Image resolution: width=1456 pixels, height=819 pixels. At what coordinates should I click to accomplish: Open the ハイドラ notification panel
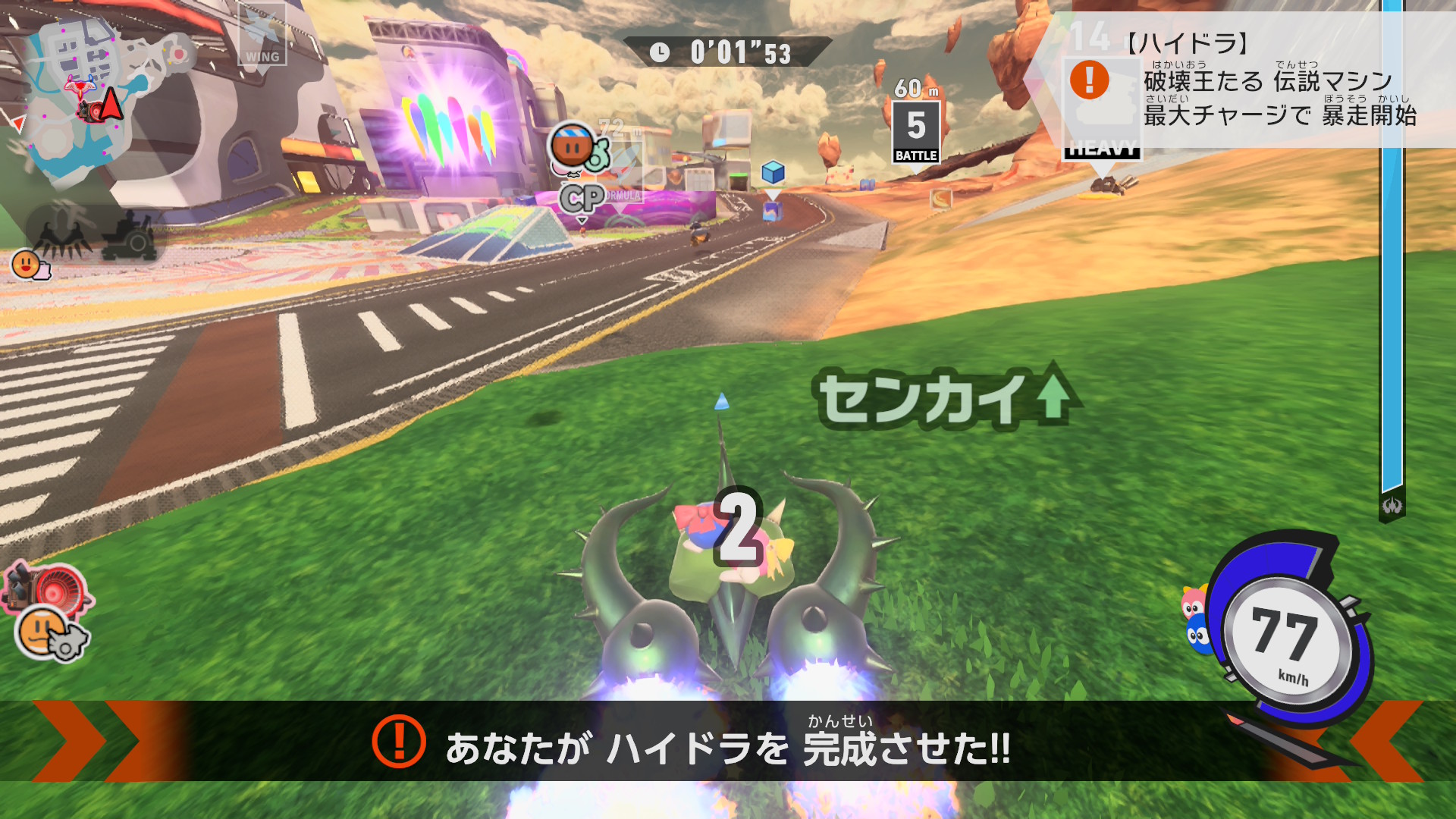click(x=1251, y=80)
